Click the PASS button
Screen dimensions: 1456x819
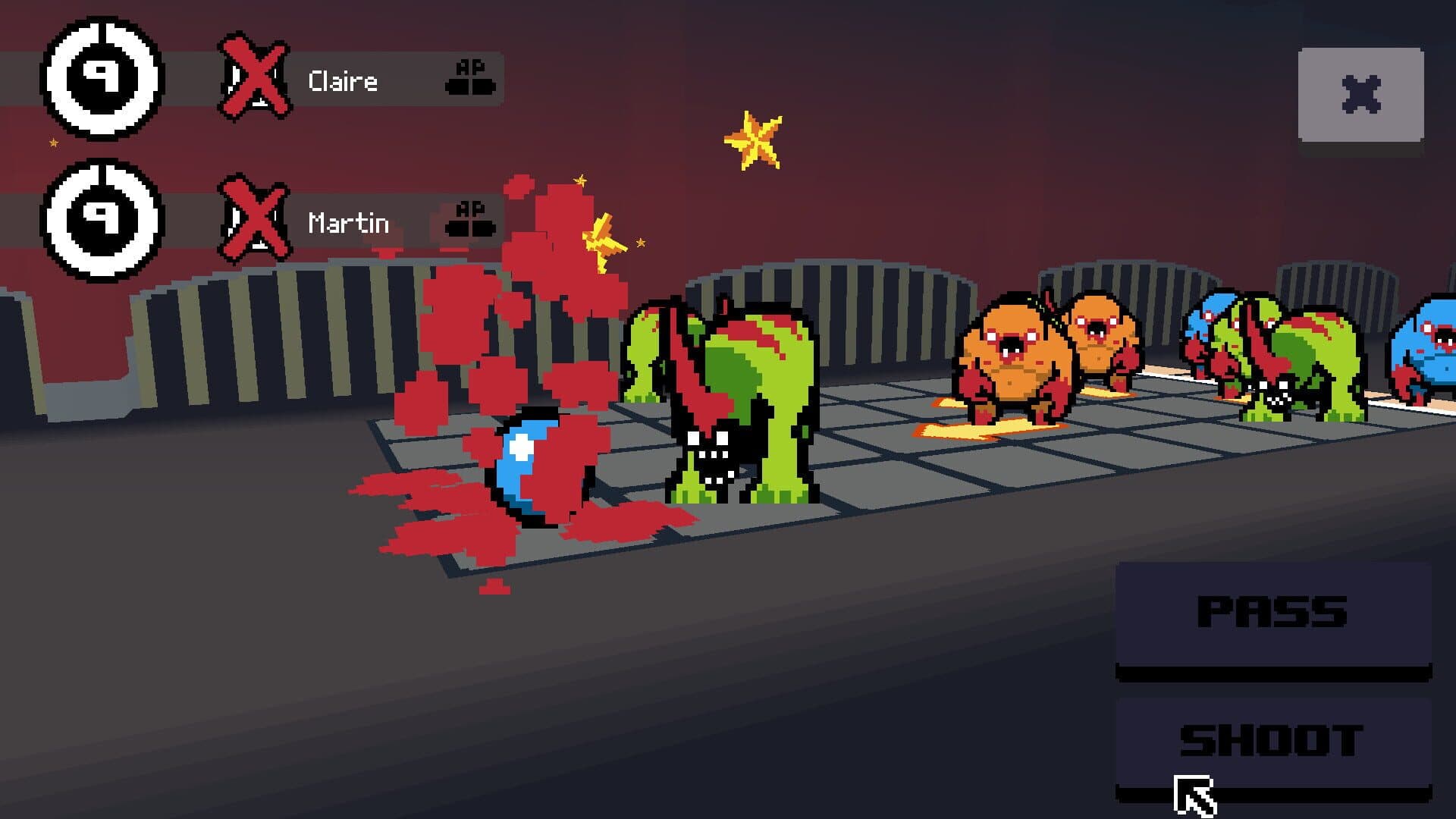[x=1272, y=613]
